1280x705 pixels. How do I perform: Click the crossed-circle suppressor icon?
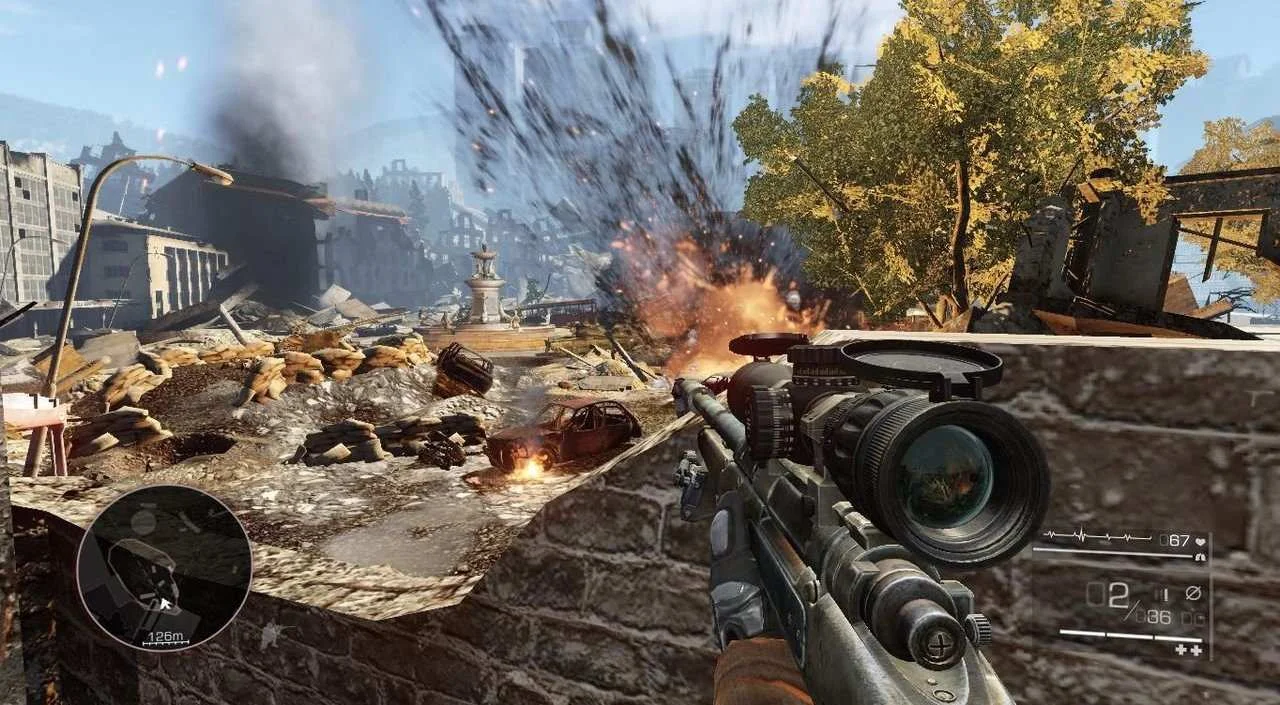point(1193,592)
